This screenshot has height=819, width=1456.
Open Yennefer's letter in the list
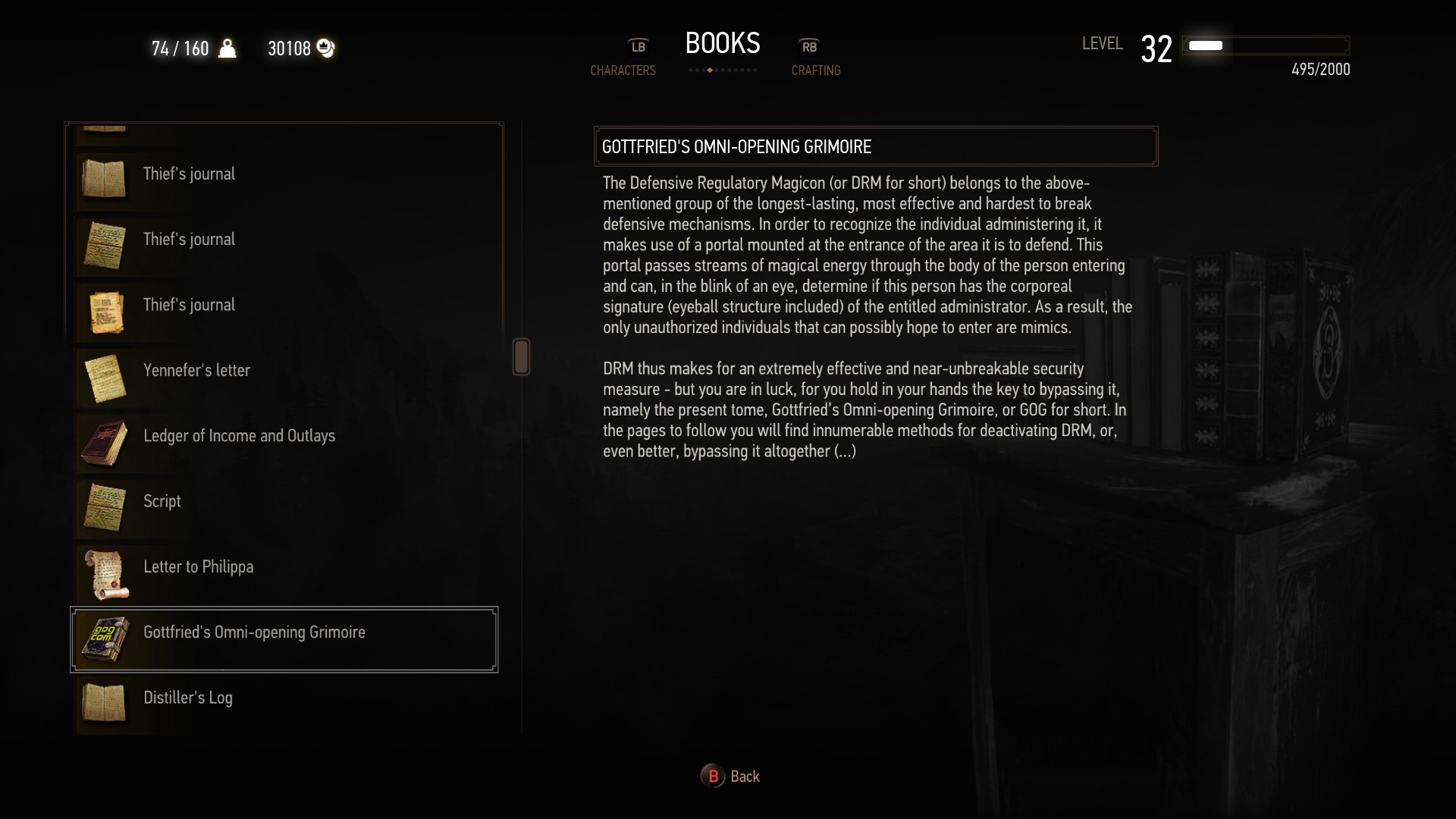(196, 371)
